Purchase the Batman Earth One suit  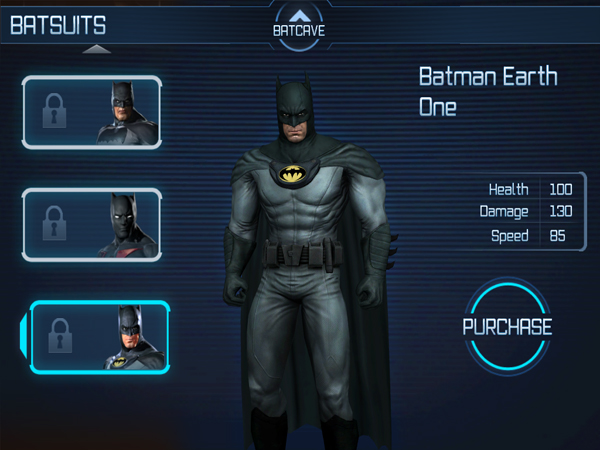(507, 327)
